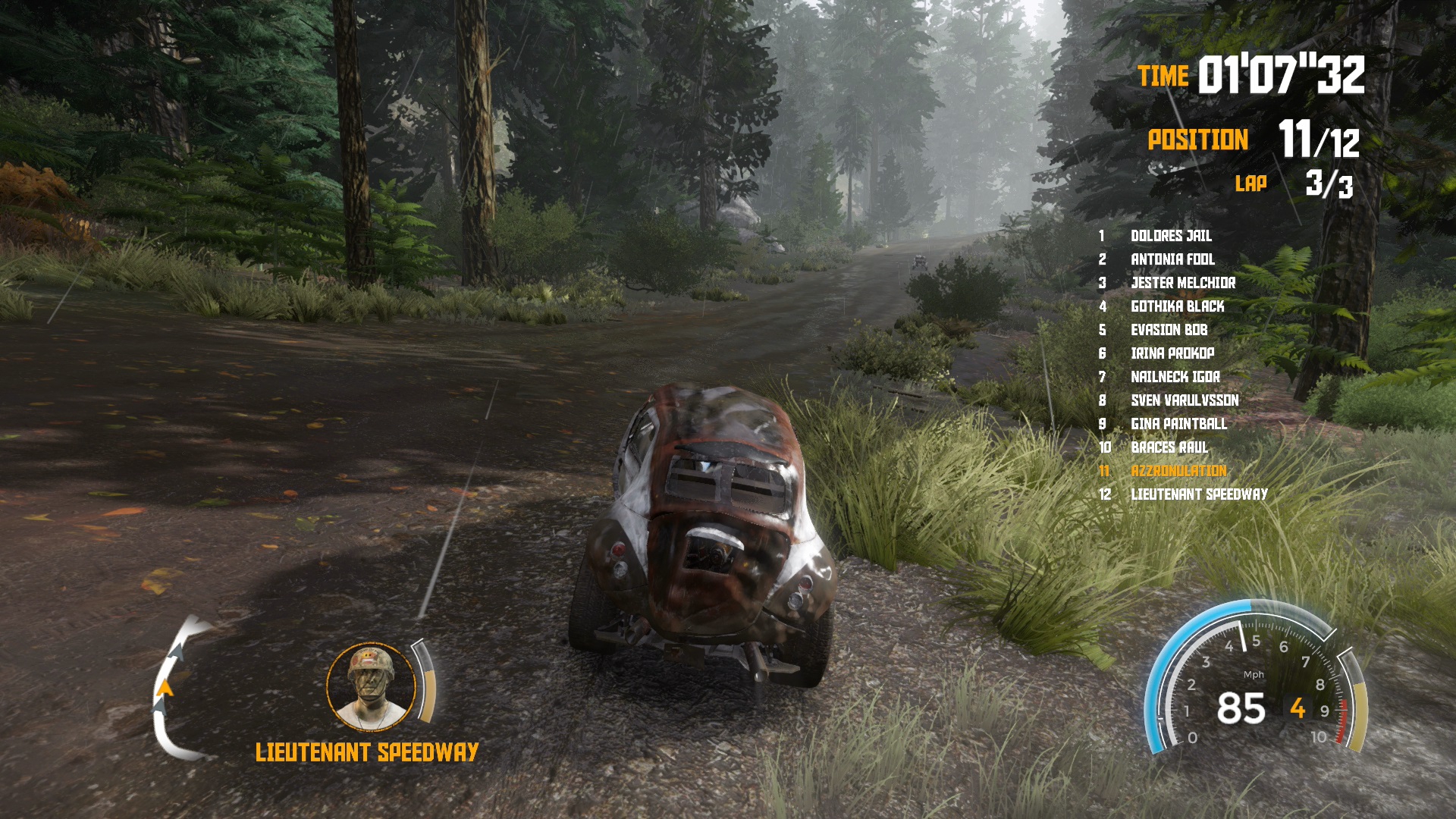Select Gina Paintball from the leaderboard
Image resolution: width=1456 pixels, height=819 pixels.
coord(1178,424)
